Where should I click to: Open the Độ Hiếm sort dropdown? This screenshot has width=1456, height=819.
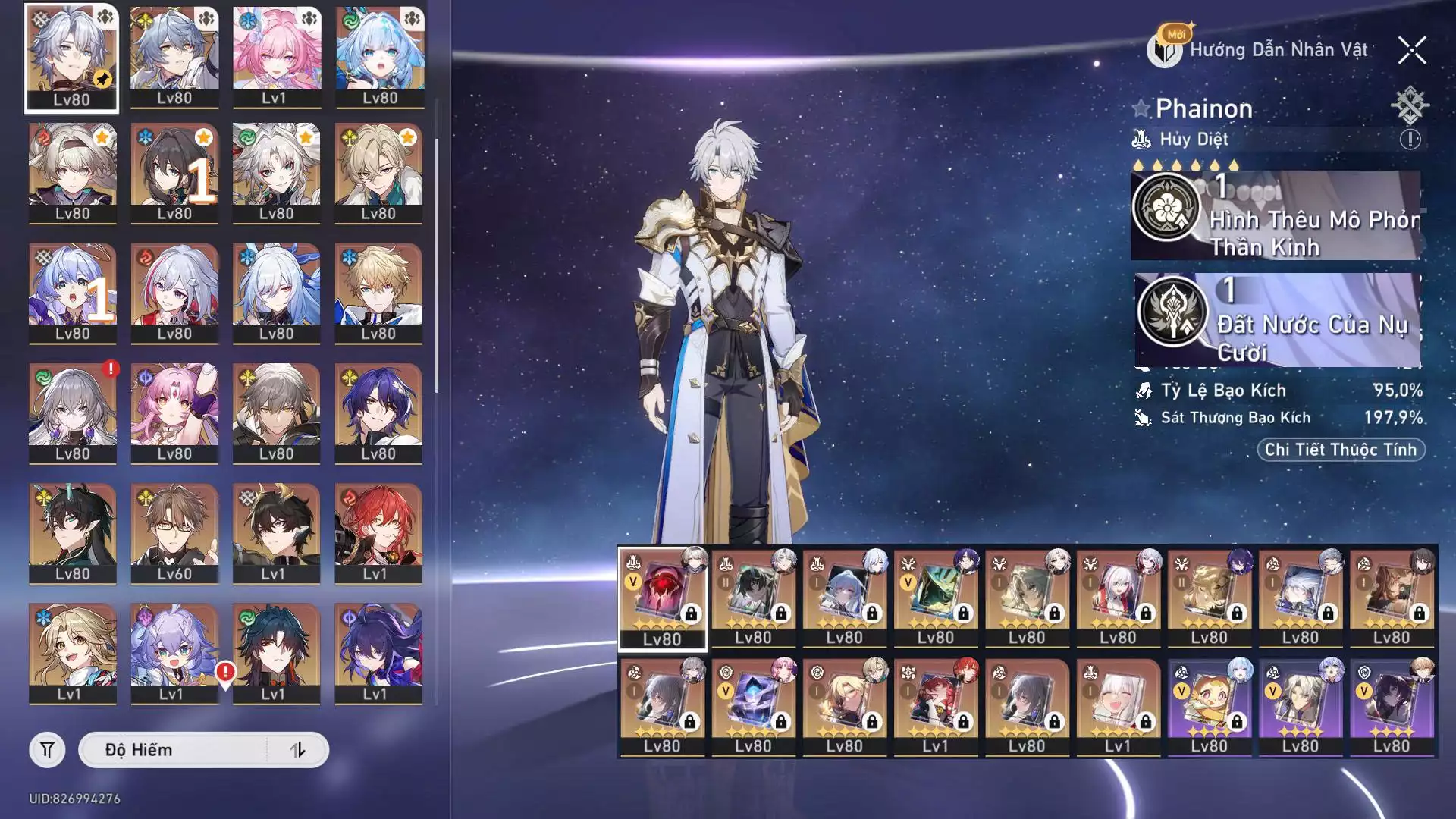pos(174,750)
